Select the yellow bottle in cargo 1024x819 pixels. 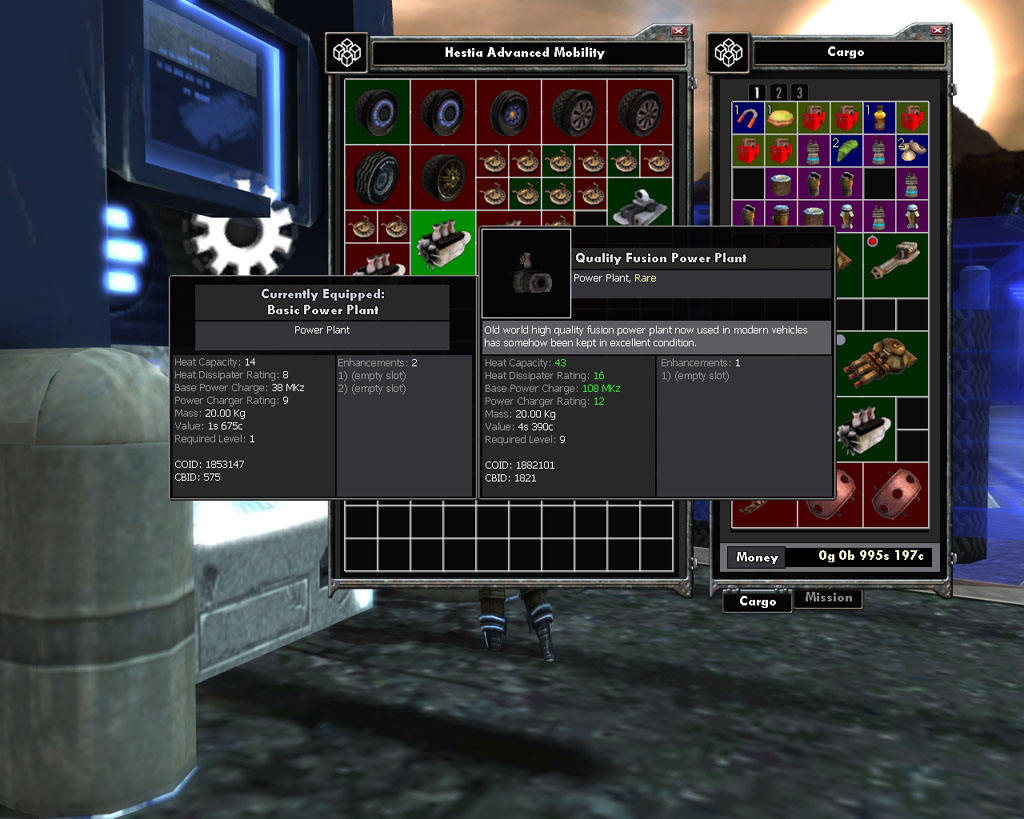(878, 118)
